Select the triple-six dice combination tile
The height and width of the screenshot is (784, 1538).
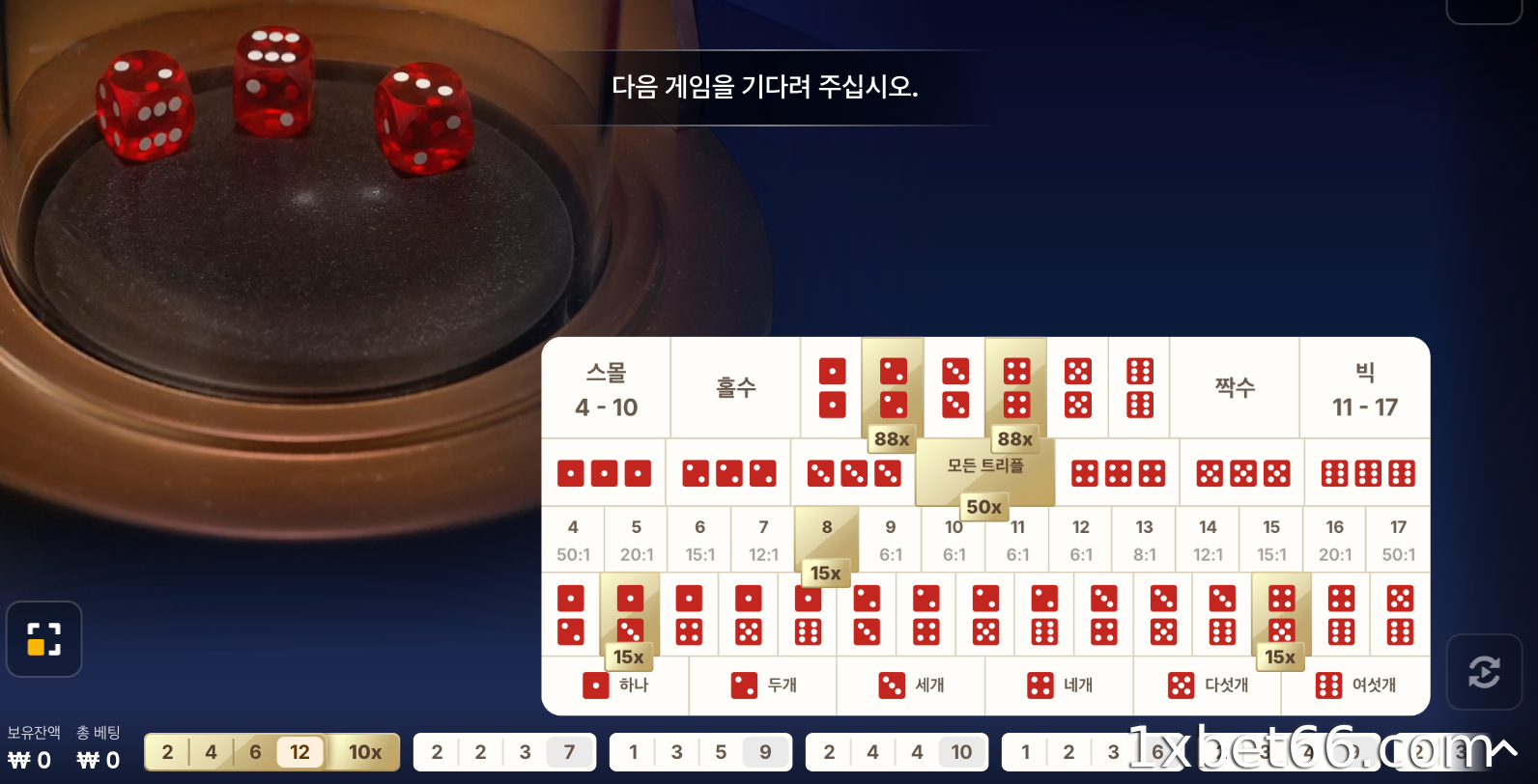1366,472
